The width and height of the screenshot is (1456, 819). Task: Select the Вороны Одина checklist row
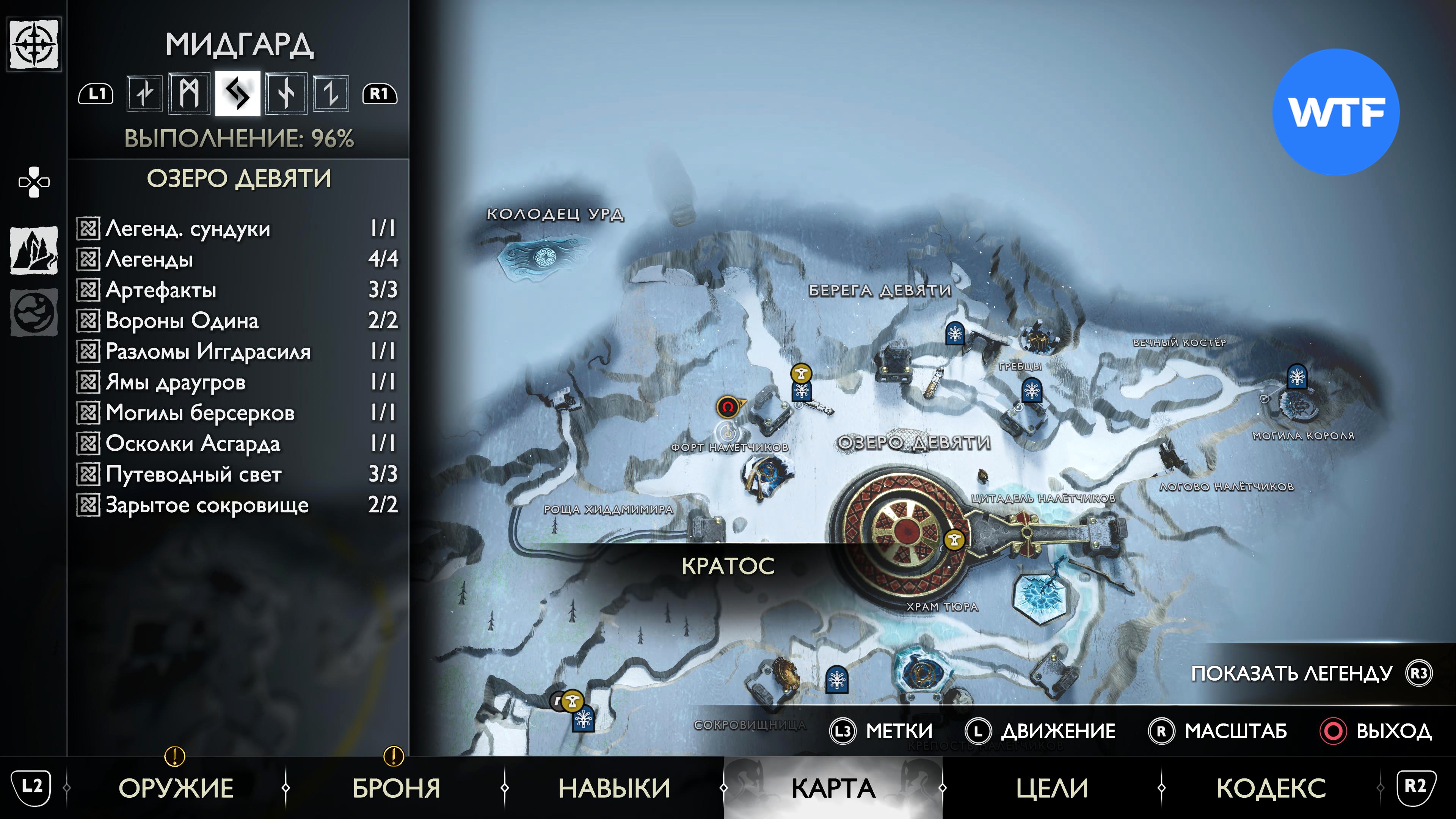tap(237, 320)
